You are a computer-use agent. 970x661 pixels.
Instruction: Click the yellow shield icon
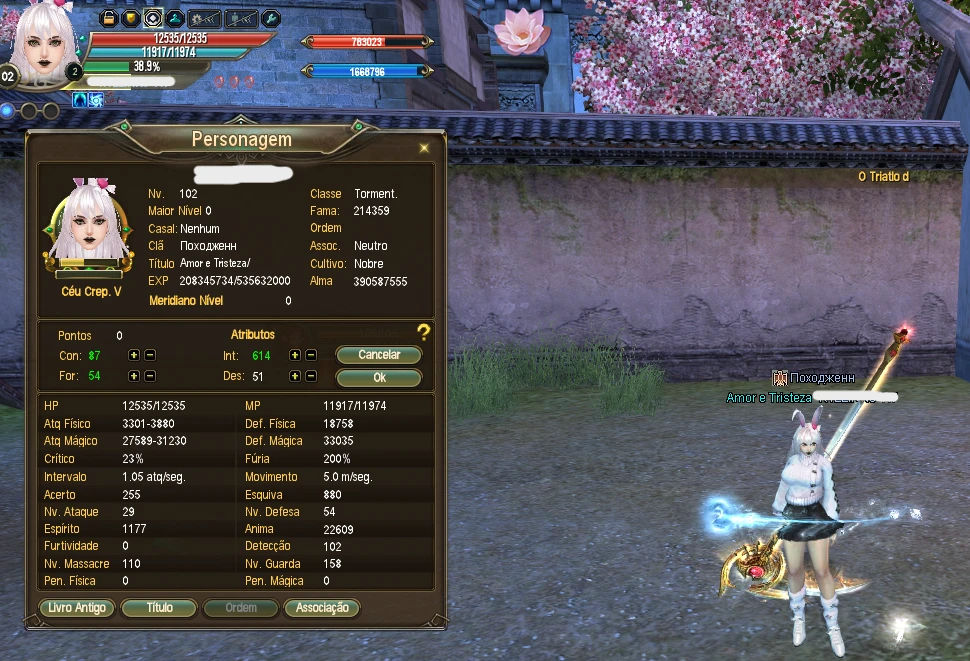(130, 18)
